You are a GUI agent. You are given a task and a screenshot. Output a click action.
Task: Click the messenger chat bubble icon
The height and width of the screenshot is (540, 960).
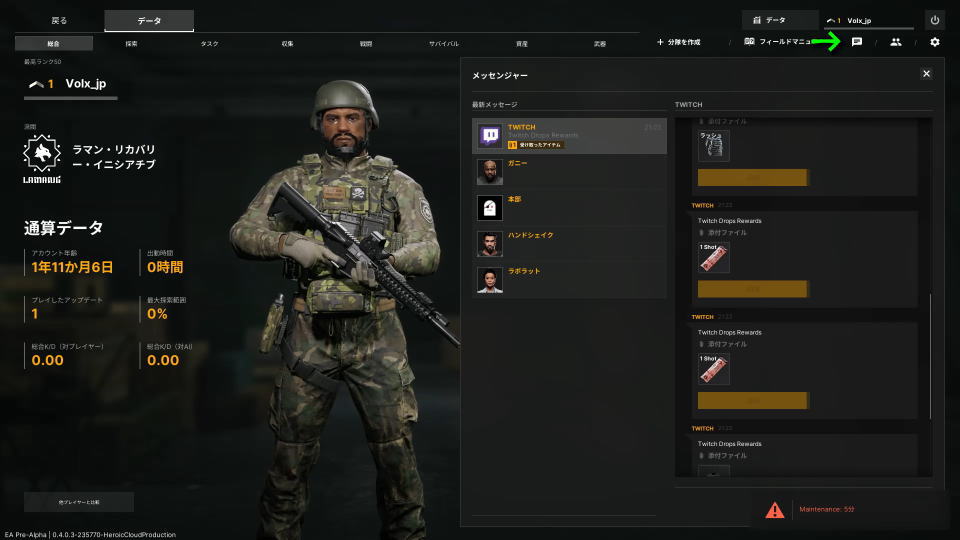(x=857, y=42)
